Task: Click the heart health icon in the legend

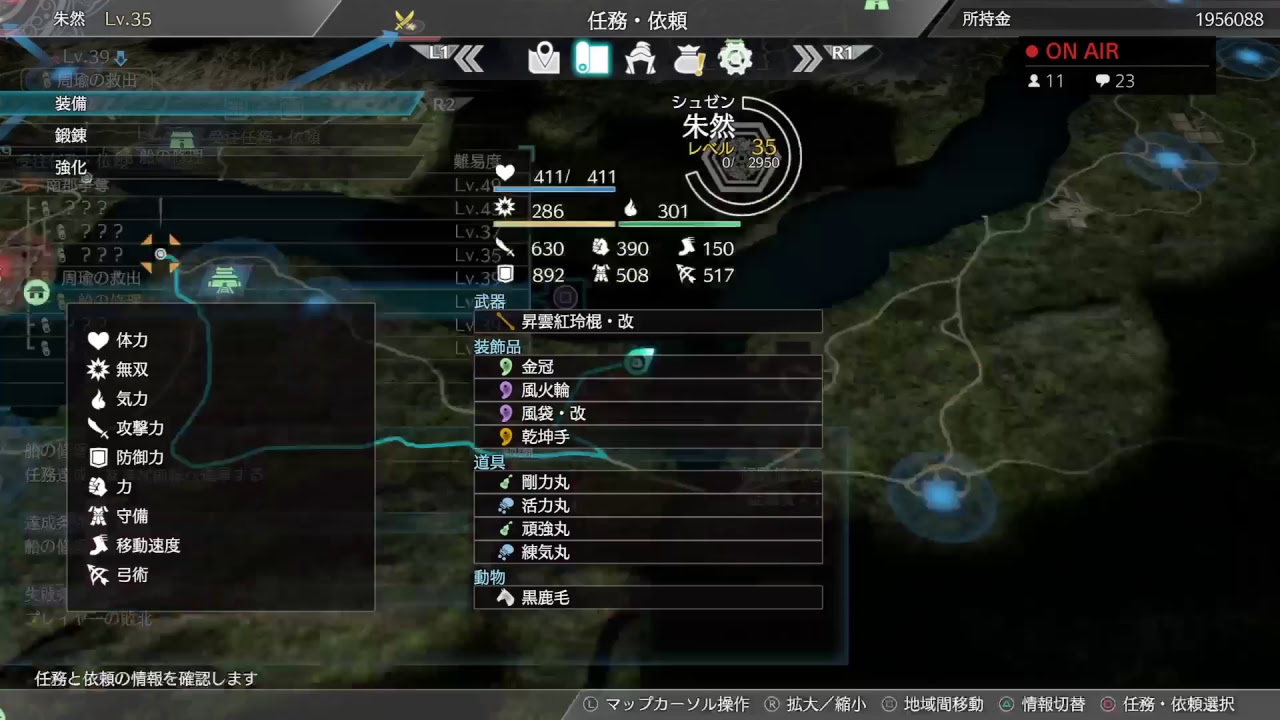Action: pyautogui.click(x=98, y=340)
